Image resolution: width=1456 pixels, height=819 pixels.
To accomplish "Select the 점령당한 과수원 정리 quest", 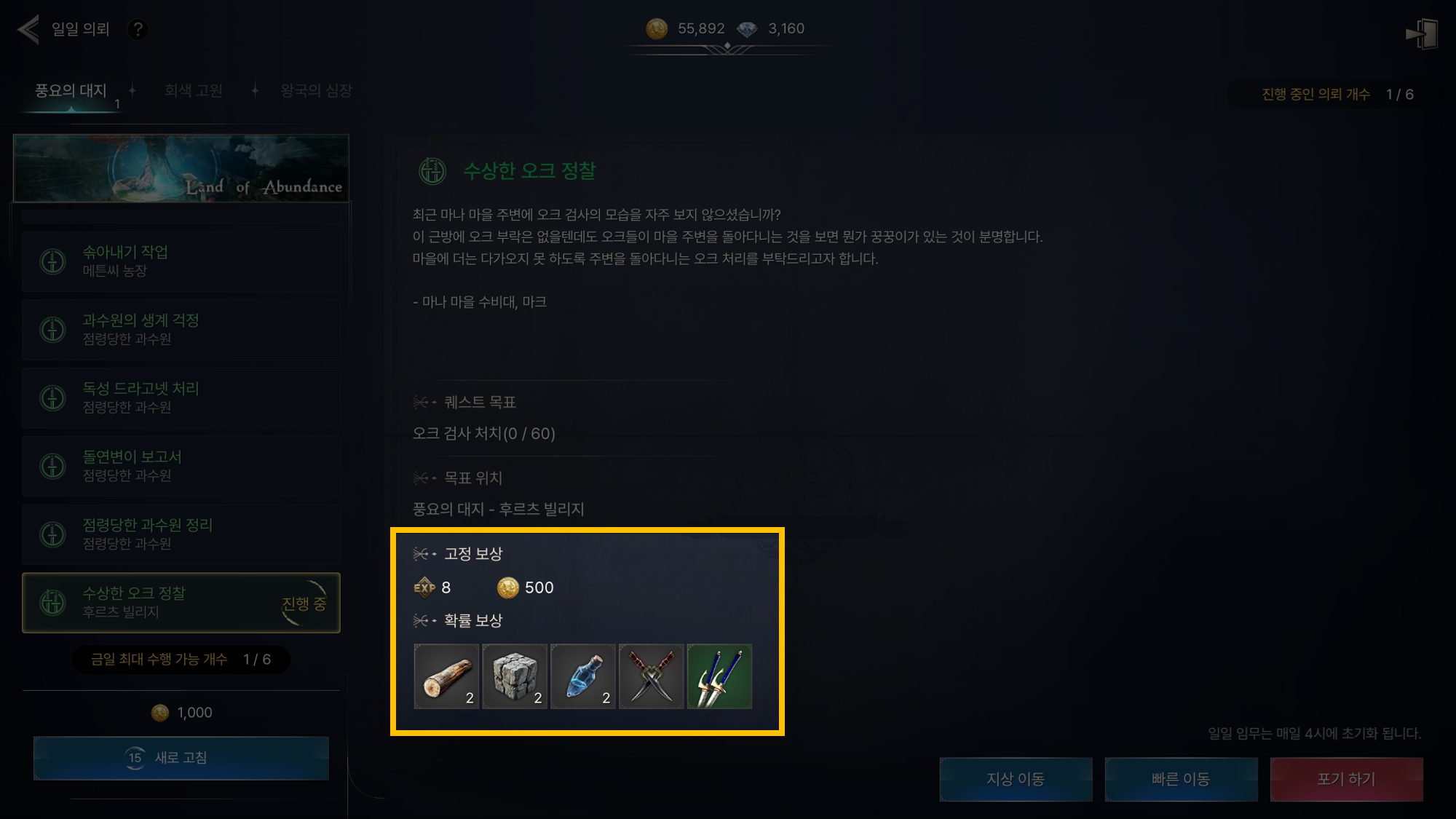I will 181,534.
